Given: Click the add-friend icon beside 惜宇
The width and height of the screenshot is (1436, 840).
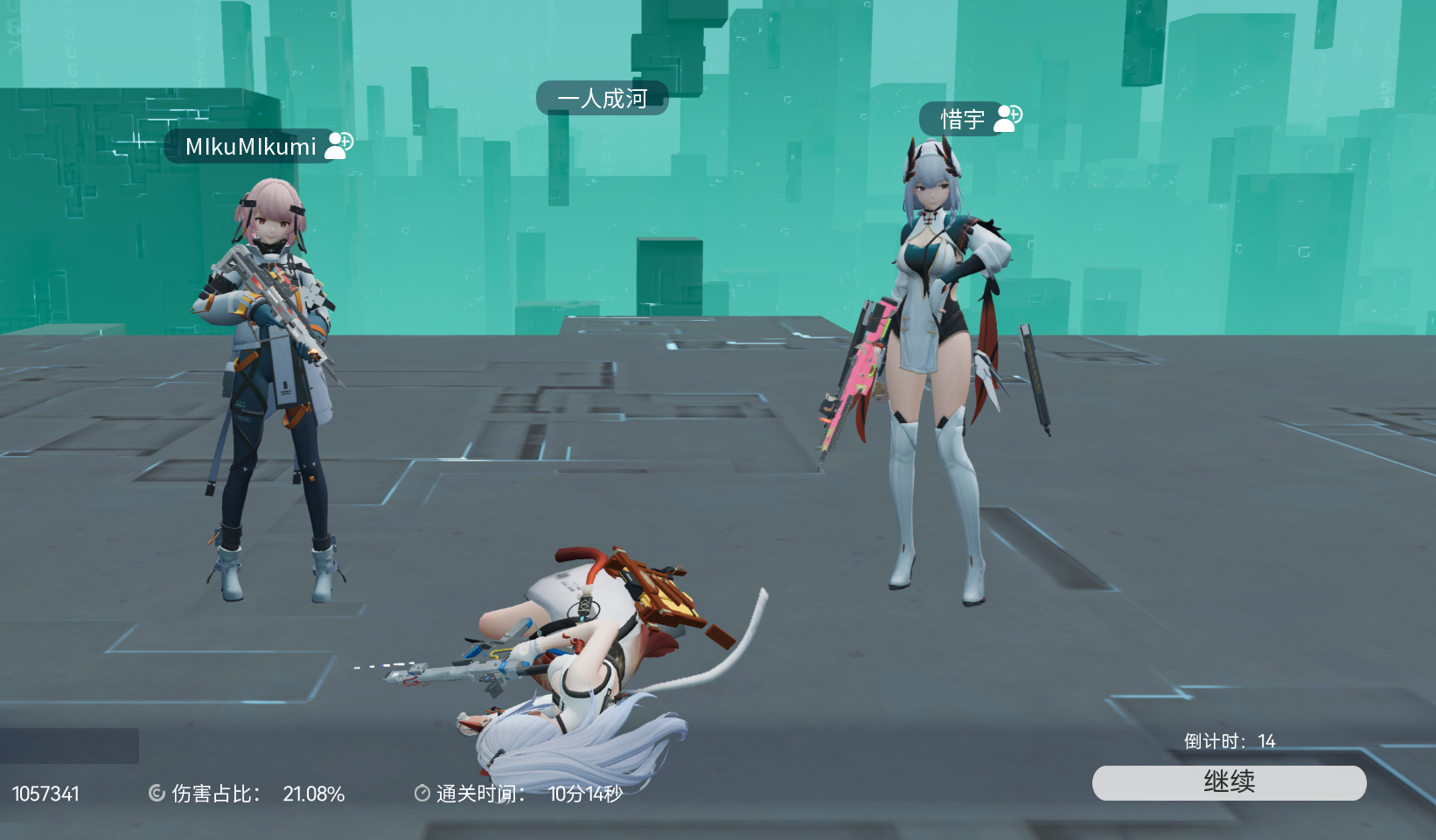Looking at the screenshot, I should [x=1007, y=118].
